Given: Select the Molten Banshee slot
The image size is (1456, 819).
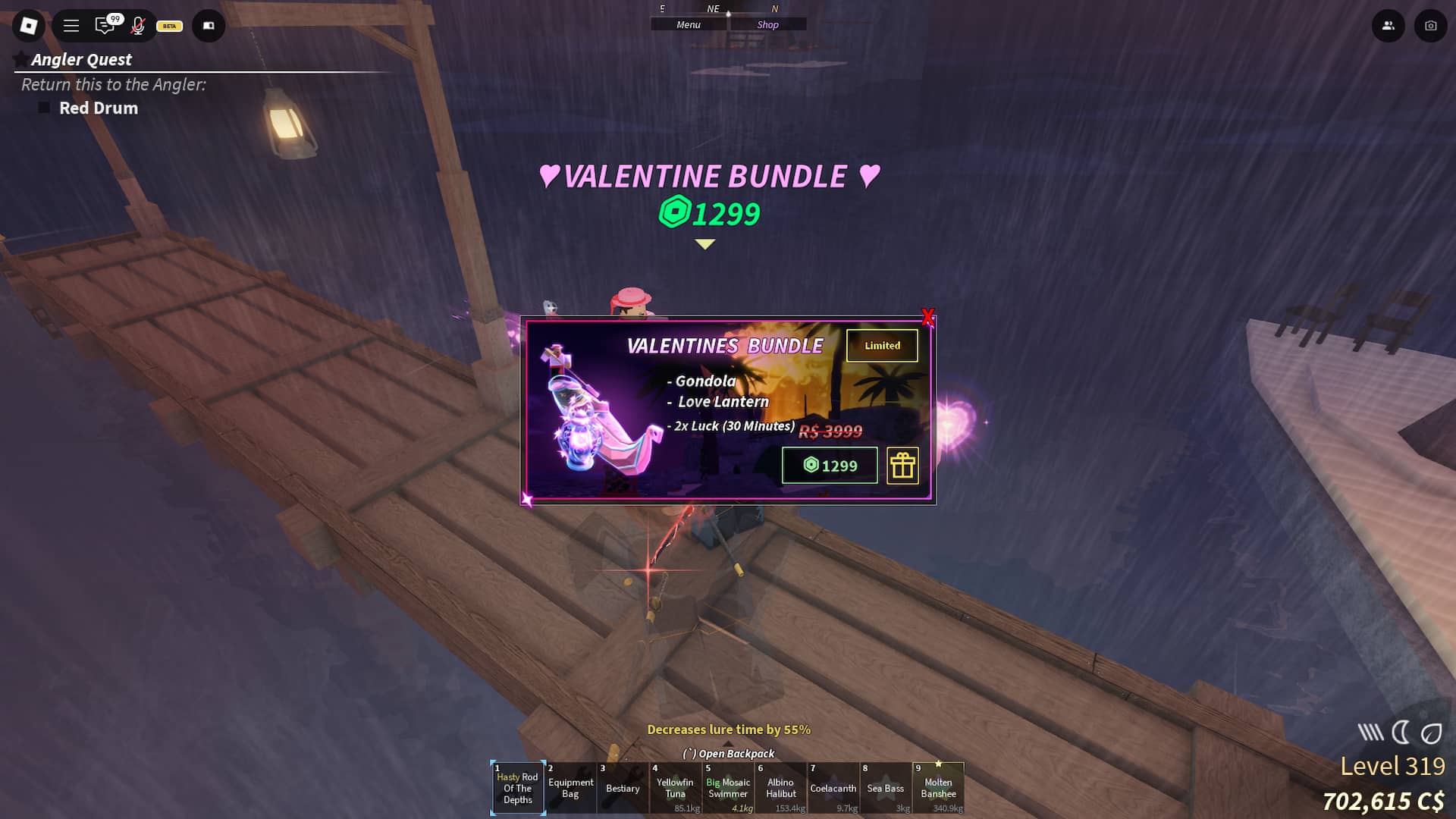Looking at the screenshot, I should [938, 788].
